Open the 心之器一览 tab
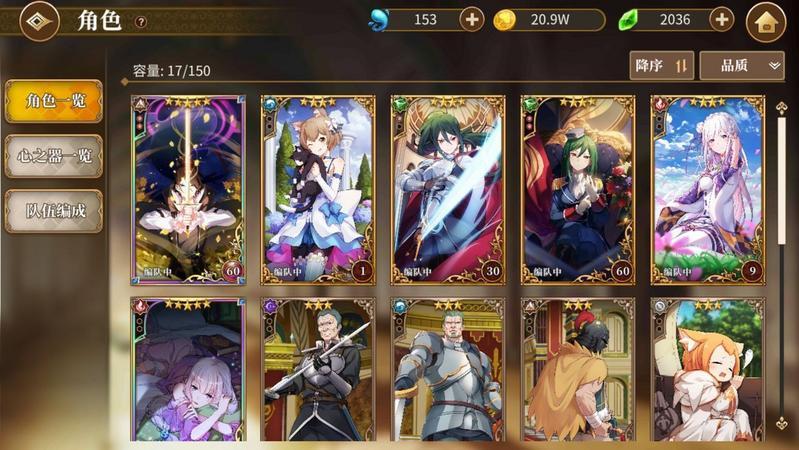799x450 pixels. 53,156
